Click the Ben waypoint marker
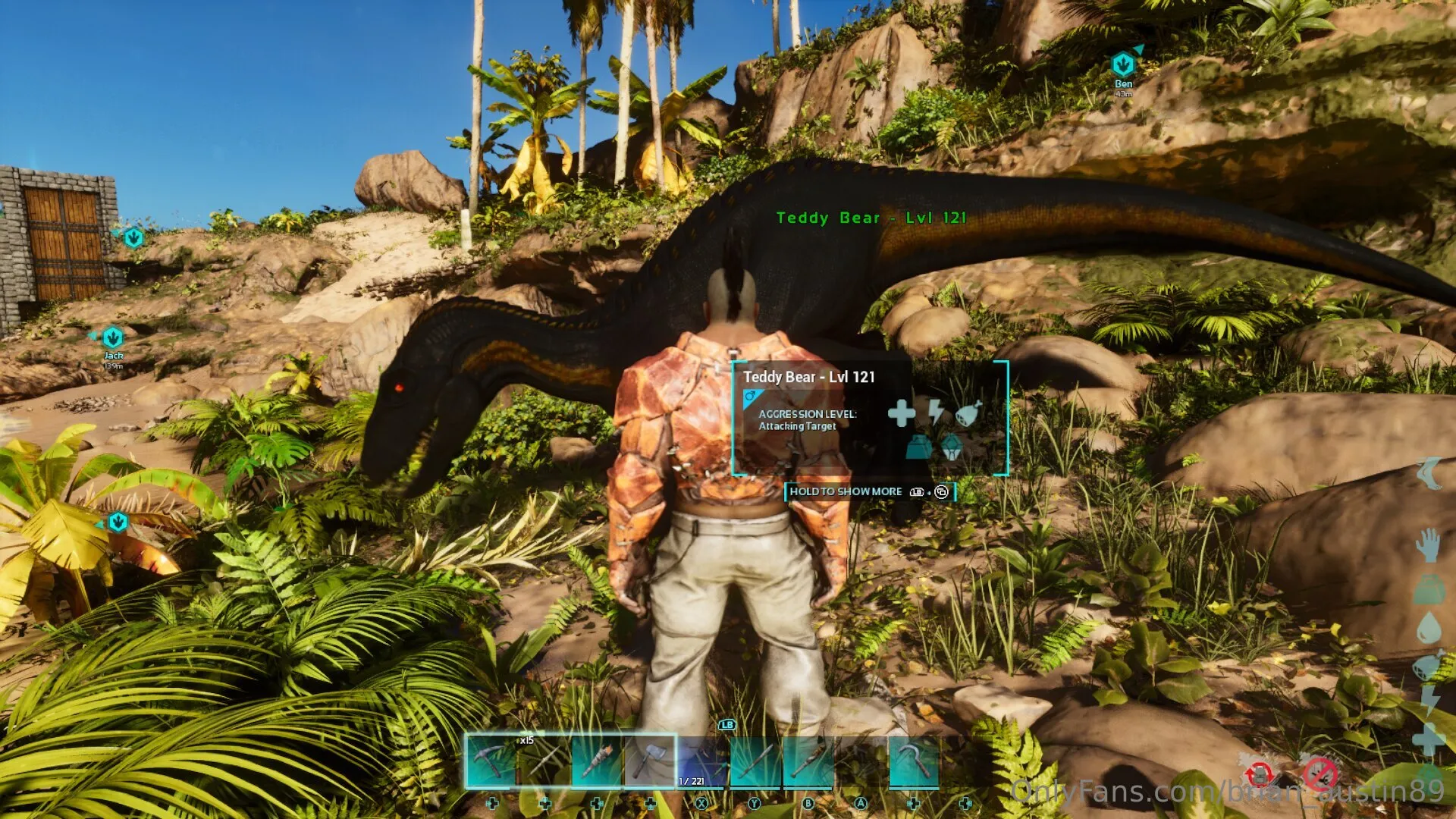The height and width of the screenshot is (819, 1456). pyautogui.click(x=1123, y=66)
